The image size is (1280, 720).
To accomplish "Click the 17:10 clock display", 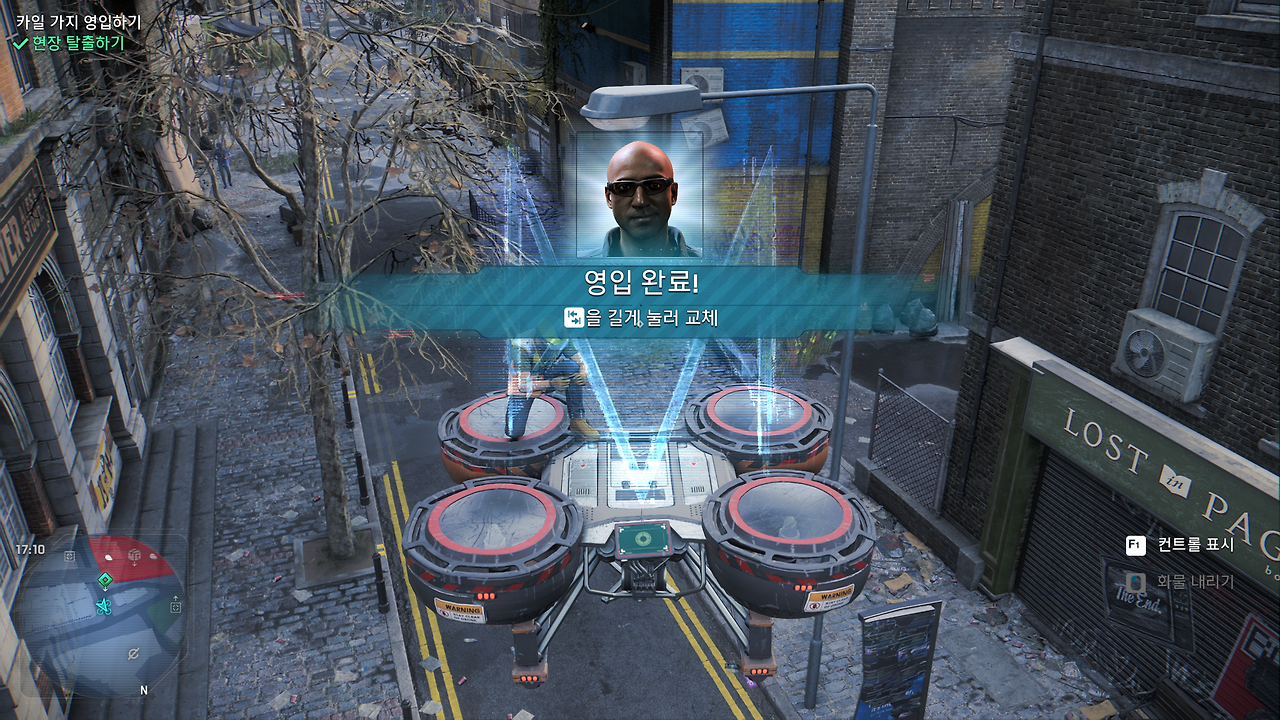I will click(30, 548).
